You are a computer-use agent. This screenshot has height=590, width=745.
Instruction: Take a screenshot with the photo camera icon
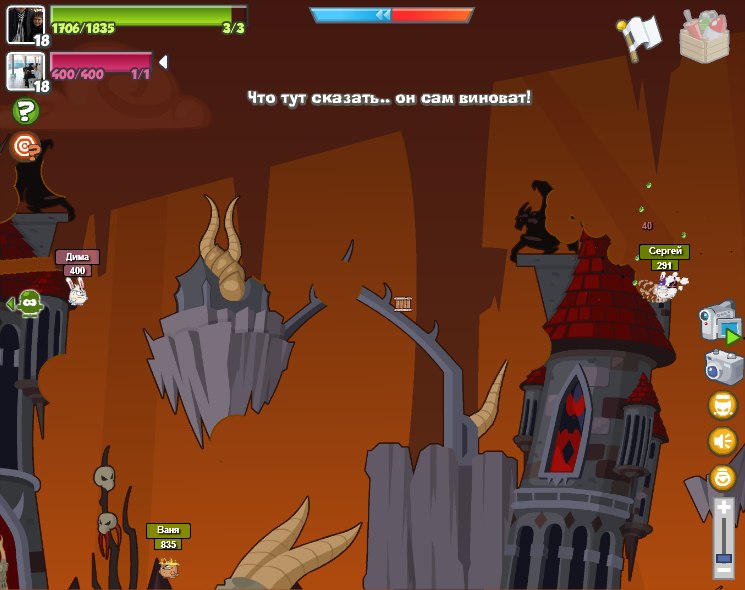(x=722, y=366)
